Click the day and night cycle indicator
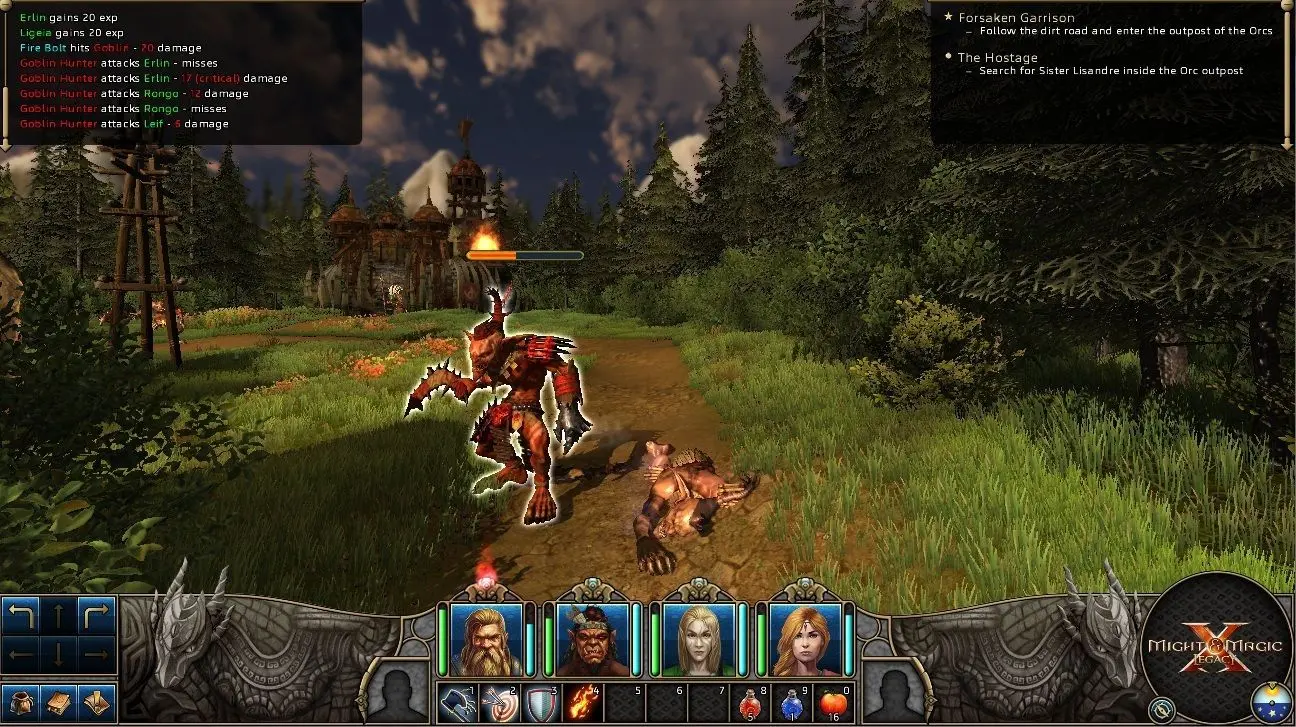Viewport: 1296px width, 727px height. pos(1272,701)
